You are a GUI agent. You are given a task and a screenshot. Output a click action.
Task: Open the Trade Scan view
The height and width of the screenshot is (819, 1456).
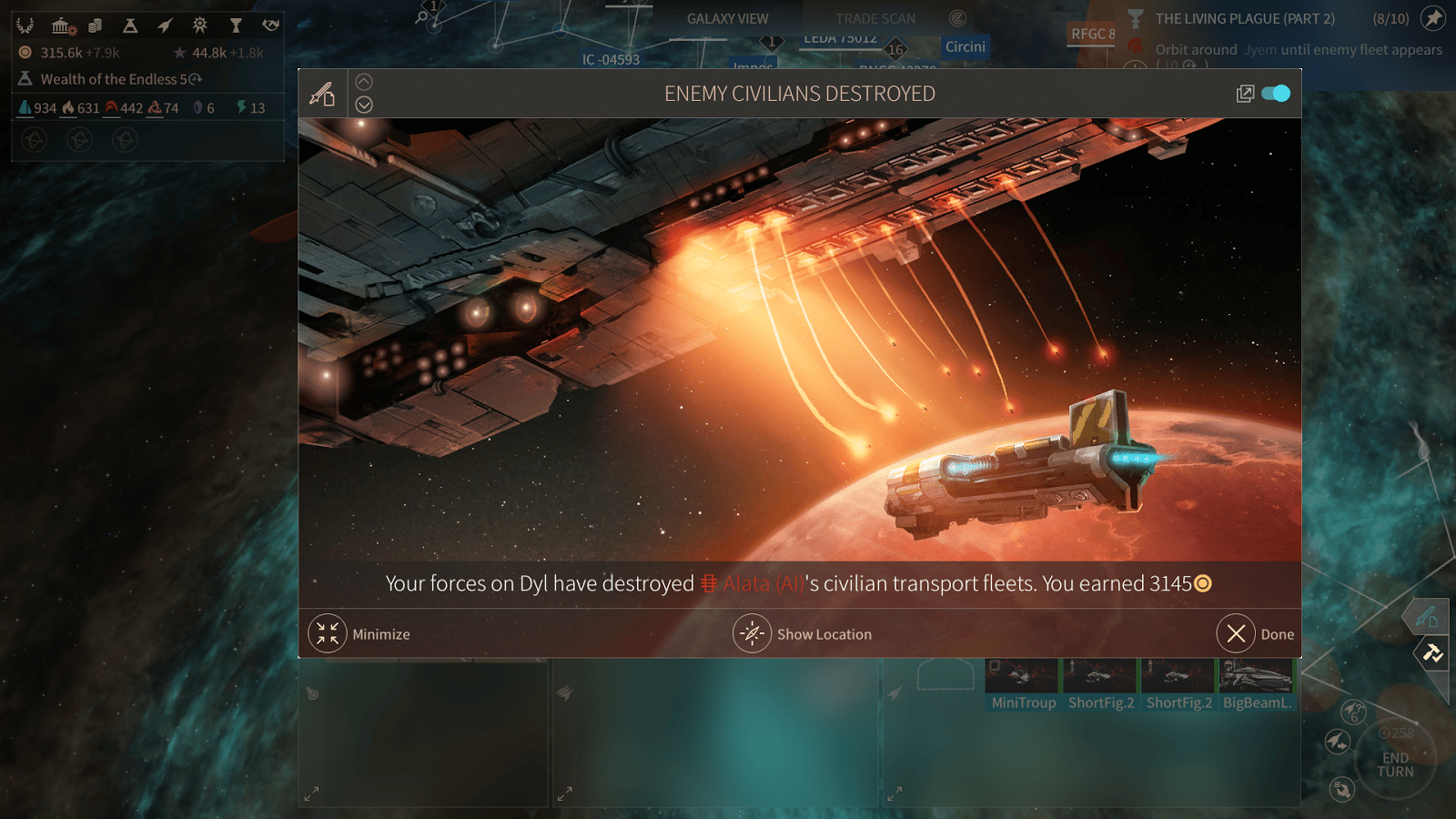[x=875, y=19]
